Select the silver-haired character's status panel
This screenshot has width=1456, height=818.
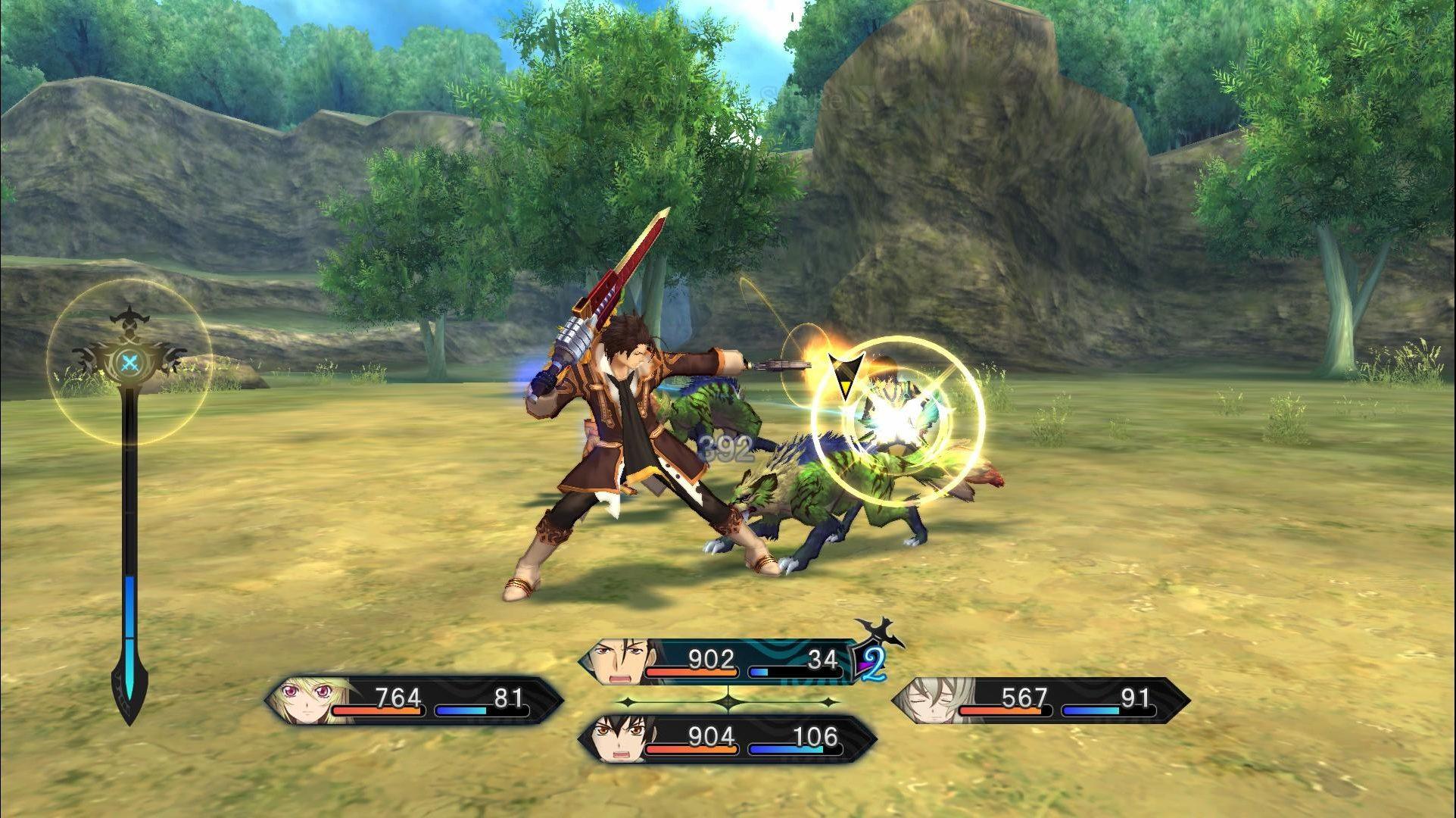(1040, 701)
